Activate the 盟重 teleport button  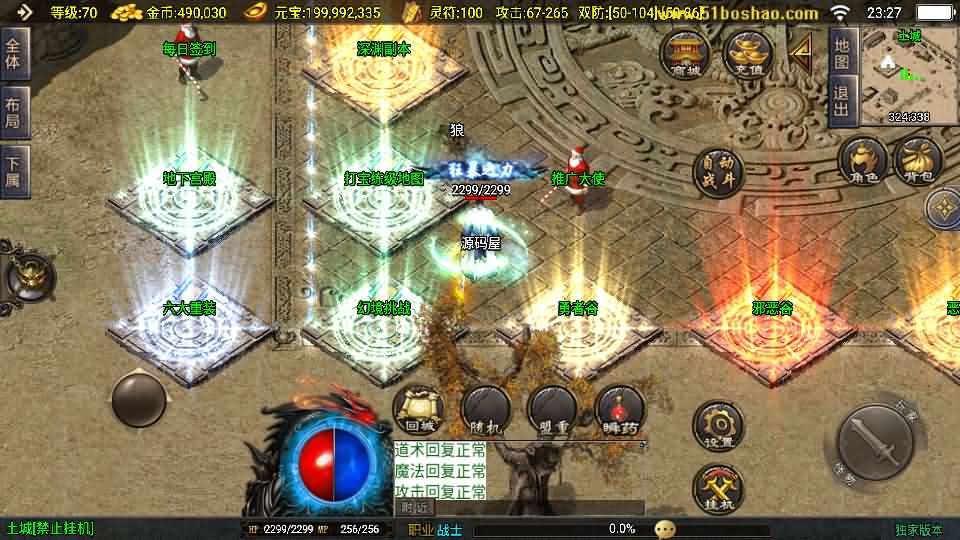coord(552,409)
